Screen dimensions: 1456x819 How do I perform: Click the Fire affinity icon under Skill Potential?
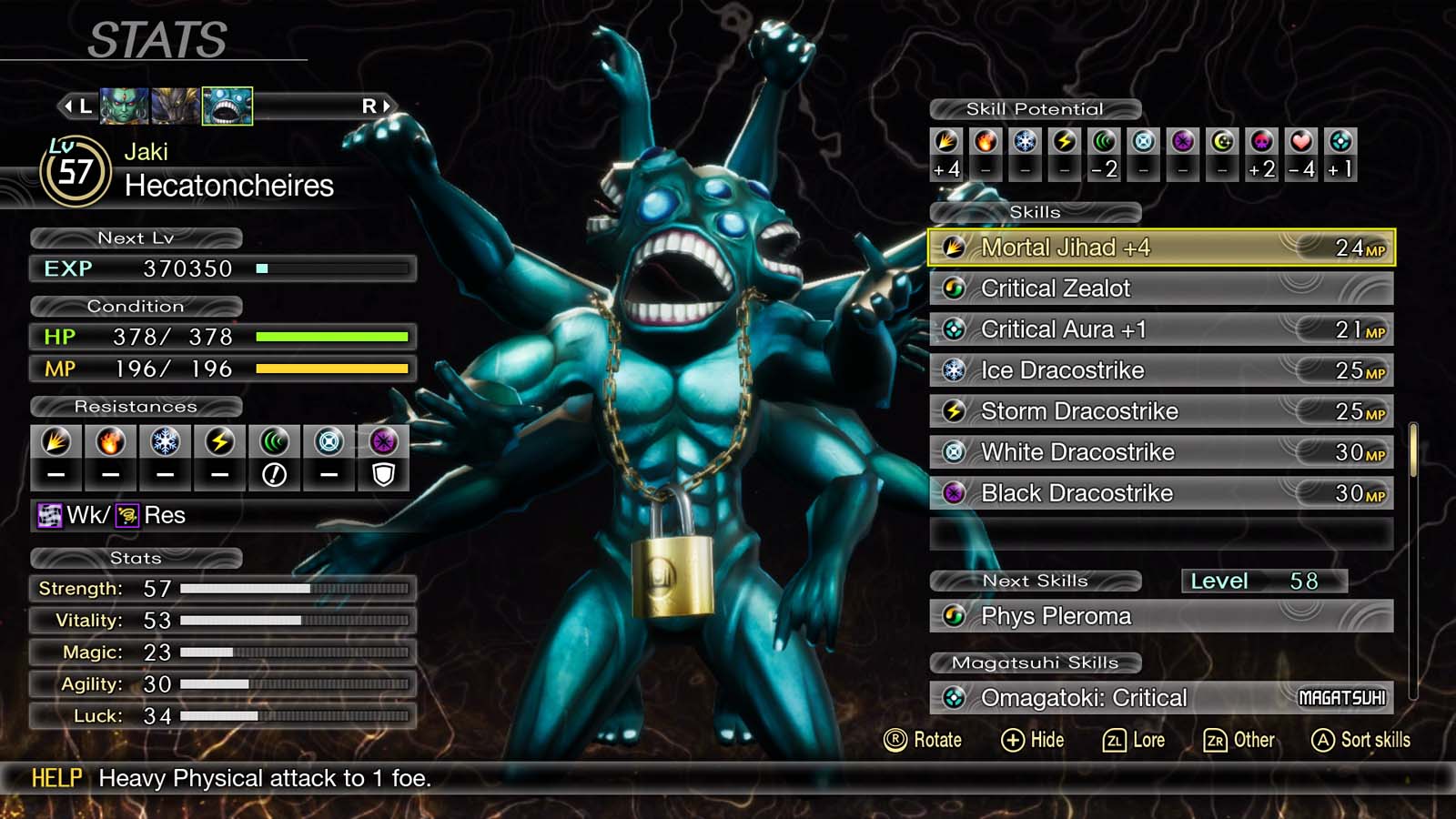click(986, 141)
